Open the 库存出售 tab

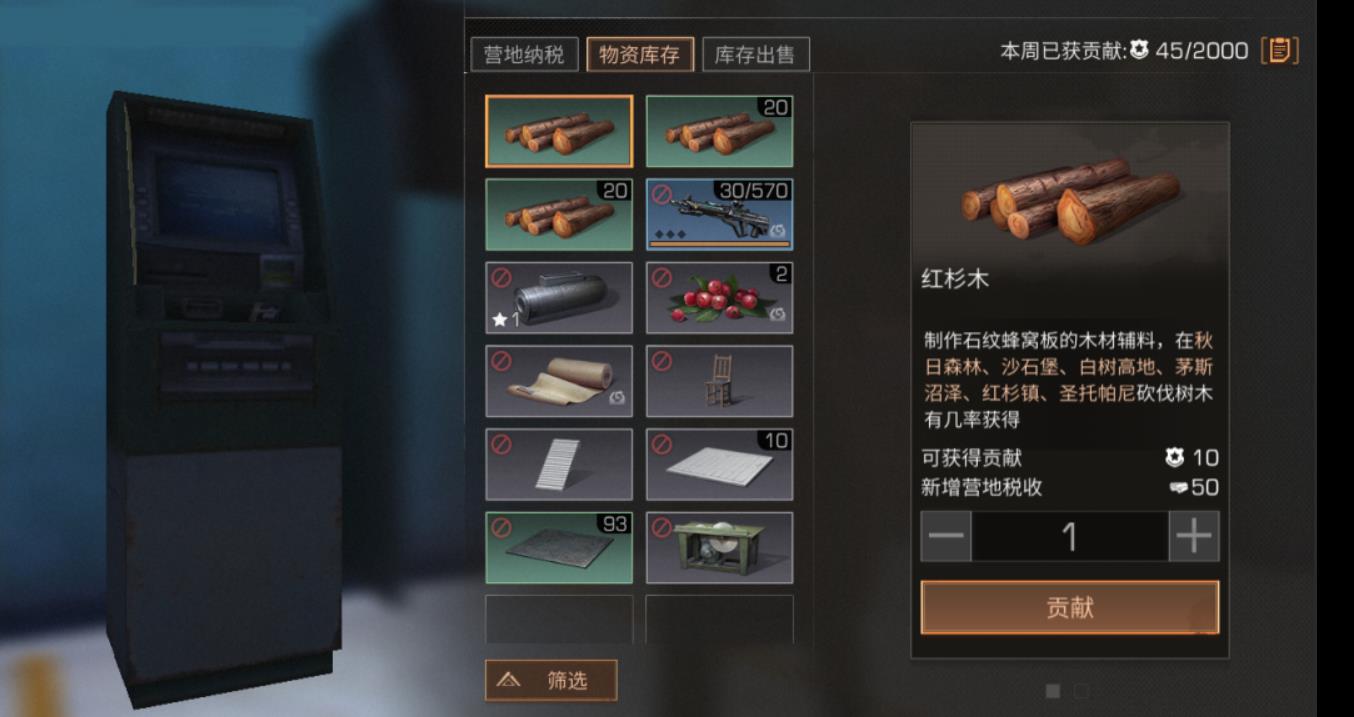(755, 54)
